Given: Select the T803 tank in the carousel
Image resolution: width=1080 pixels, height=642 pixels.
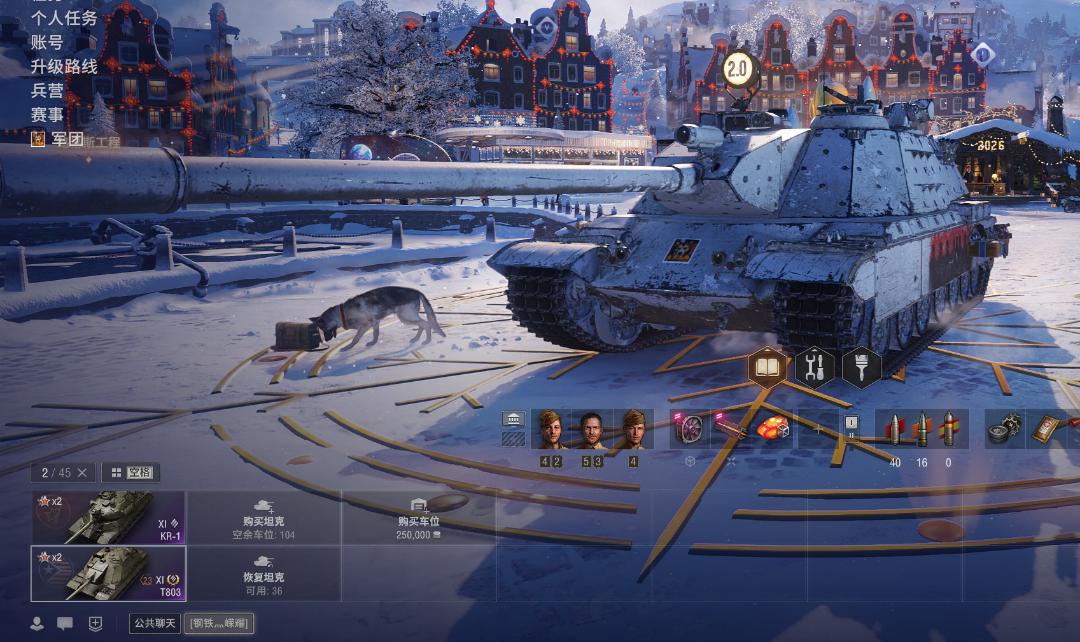Looking at the screenshot, I should tap(108, 573).
